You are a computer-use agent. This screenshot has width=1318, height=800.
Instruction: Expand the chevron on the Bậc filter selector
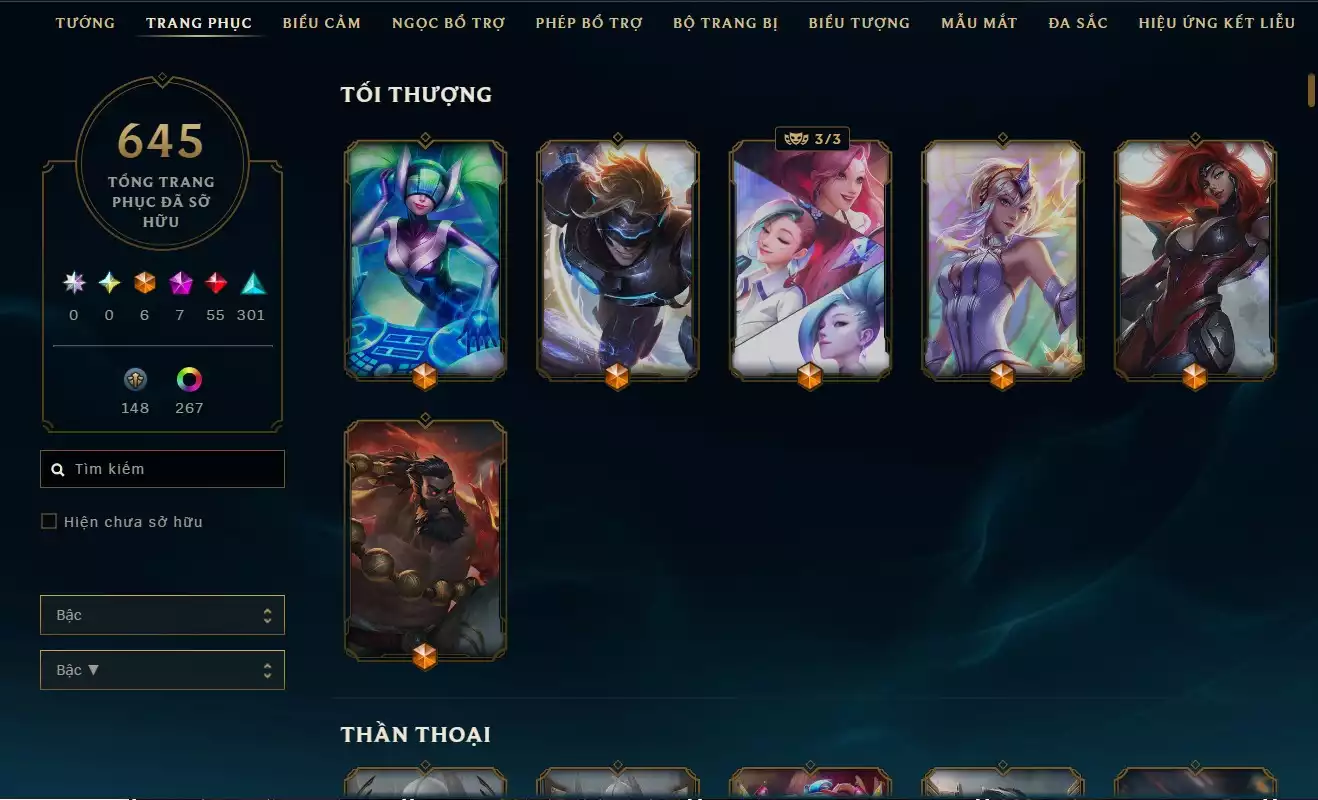coord(267,615)
